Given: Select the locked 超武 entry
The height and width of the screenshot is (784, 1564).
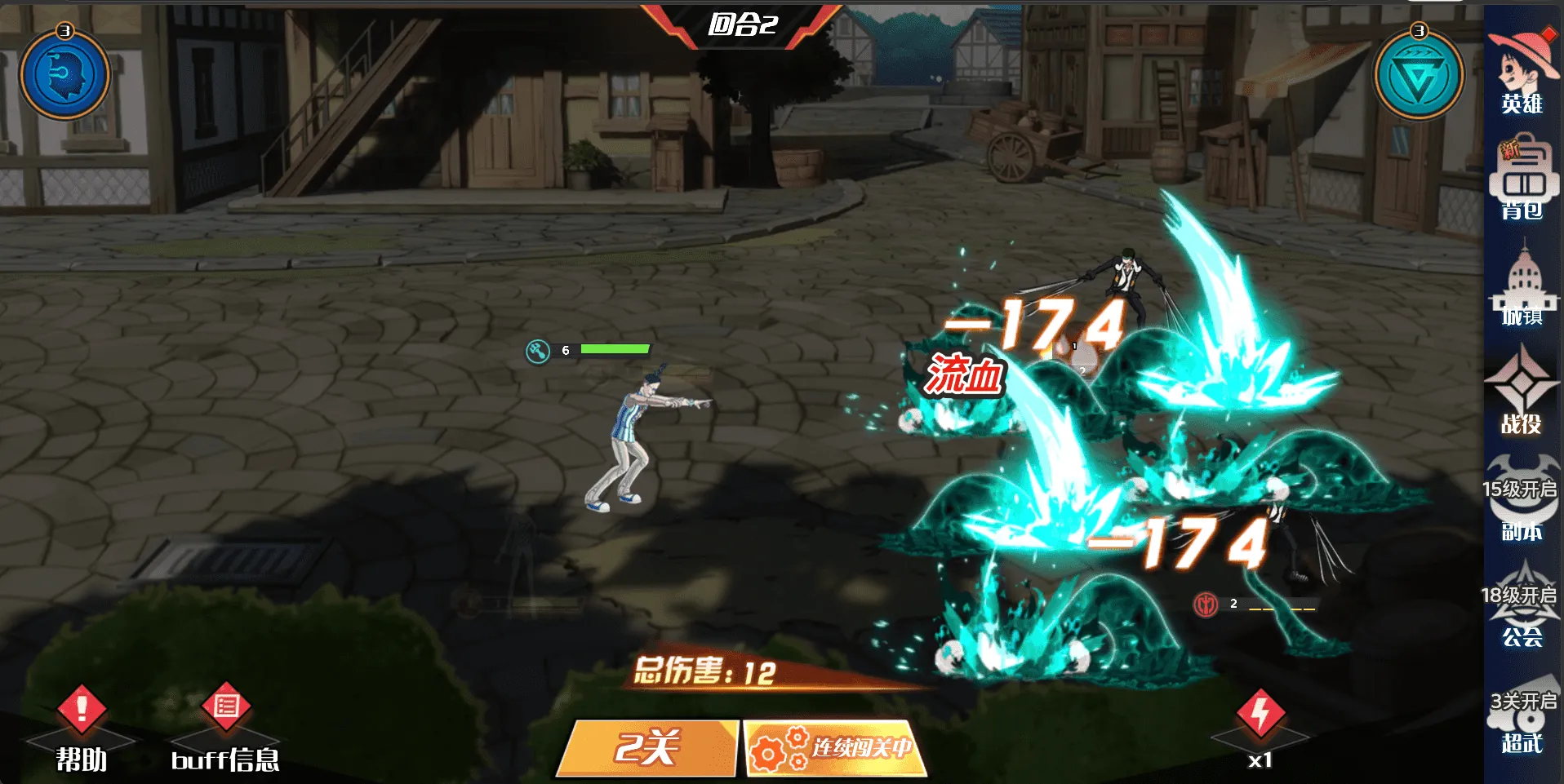Looking at the screenshot, I should pyautogui.click(x=1522, y=714).
